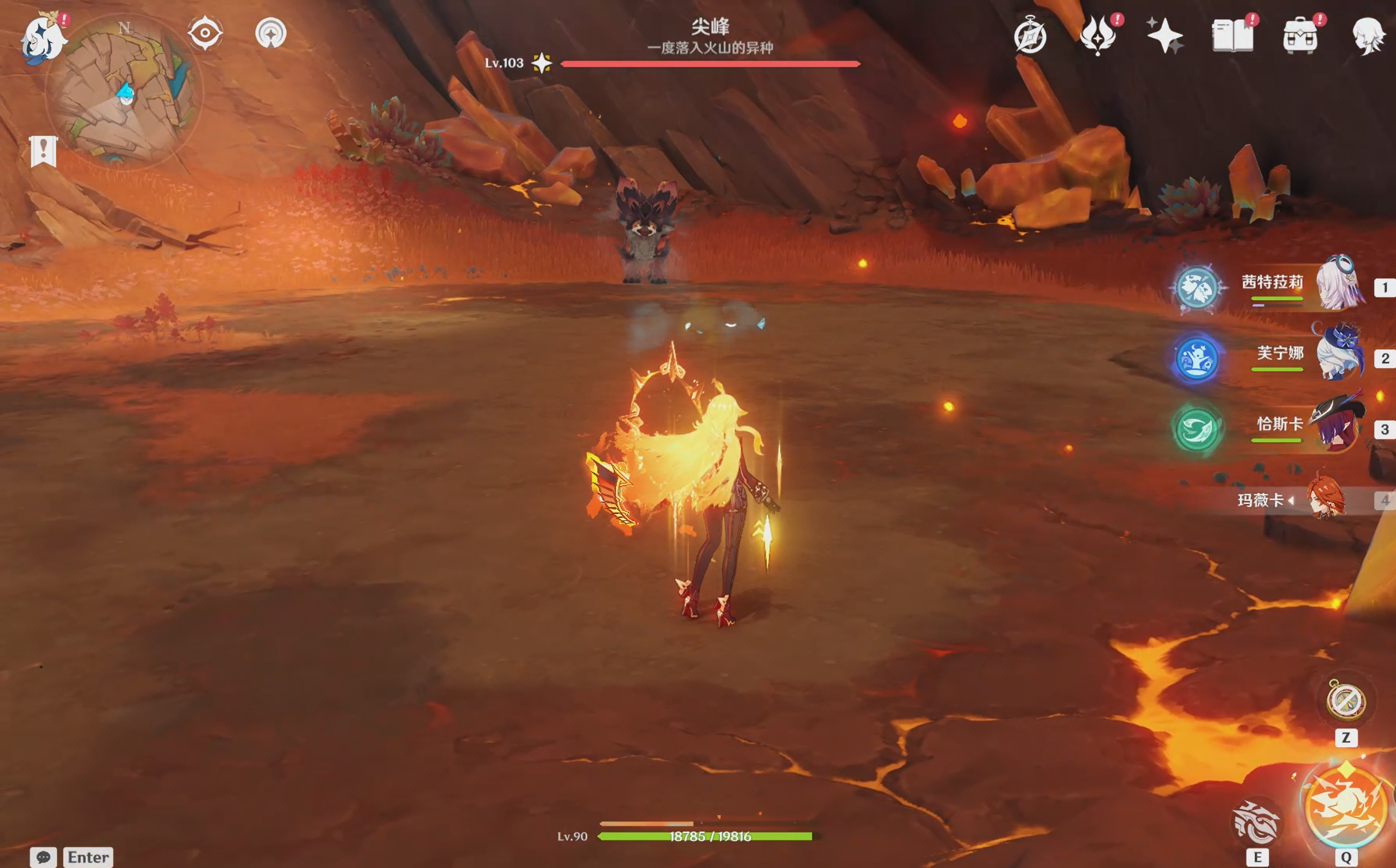Open the backpack inventory
Image resolution: width=1396 pixels, height=868 pixels.
(x=1300, y=36)
